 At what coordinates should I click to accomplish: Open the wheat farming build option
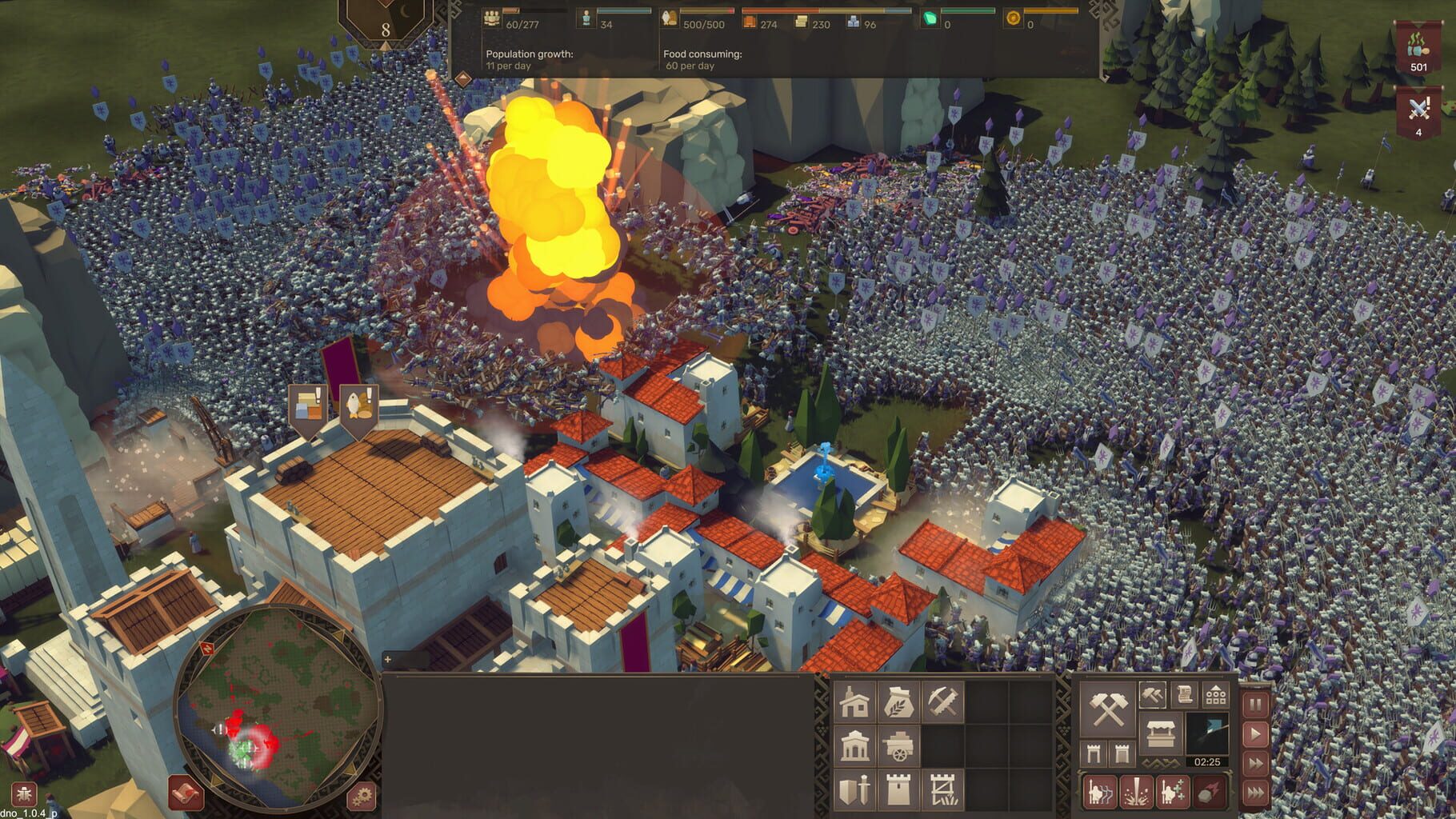[898, 701]
